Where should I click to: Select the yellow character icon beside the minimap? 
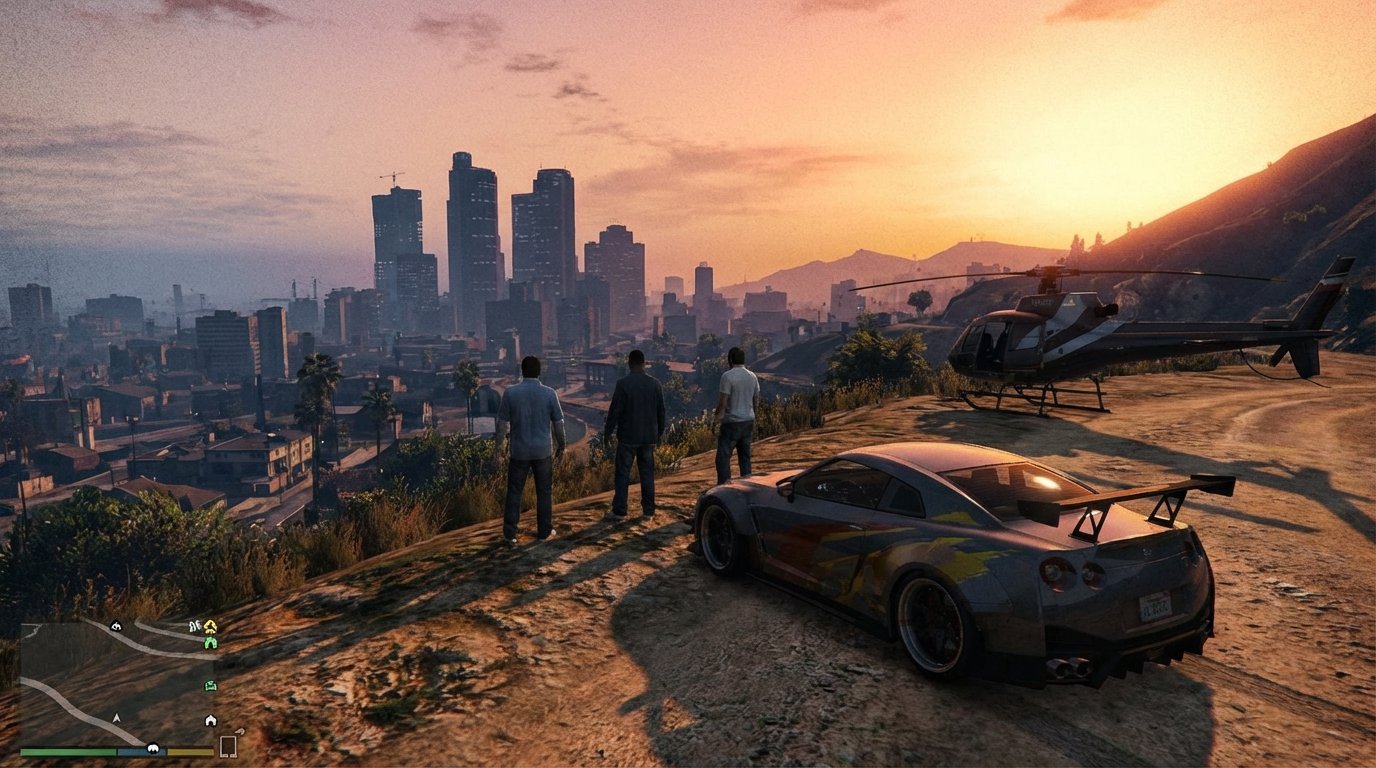coord(209,626)
